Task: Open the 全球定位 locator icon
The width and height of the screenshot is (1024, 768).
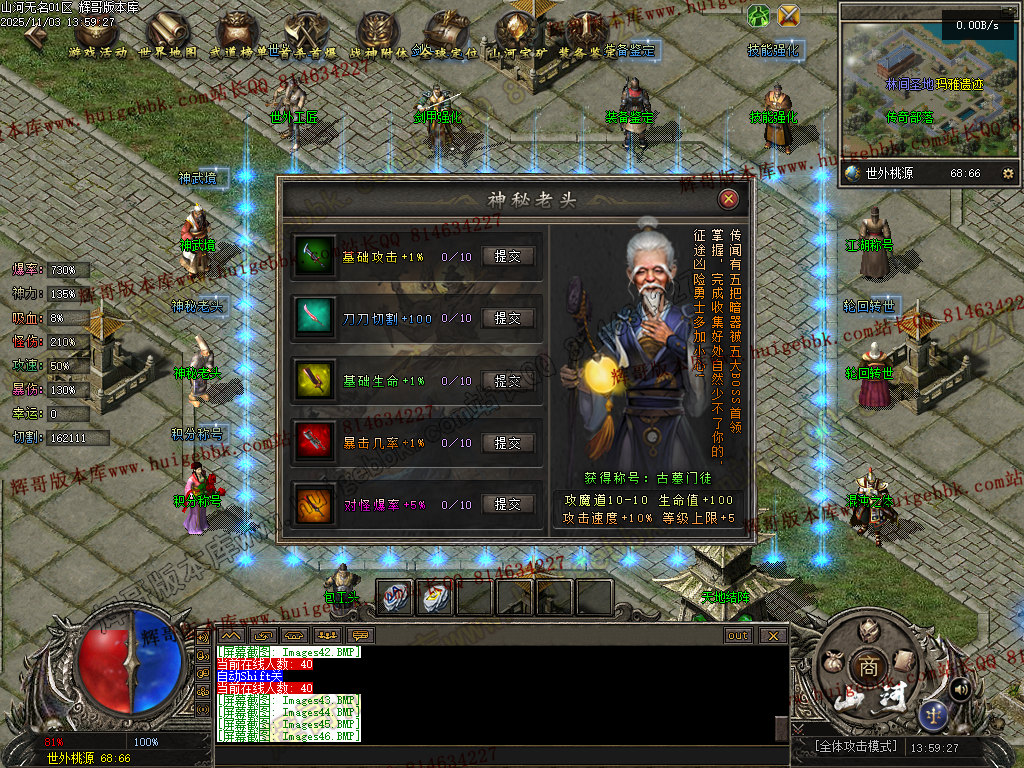Action: (x=447, y=34)
